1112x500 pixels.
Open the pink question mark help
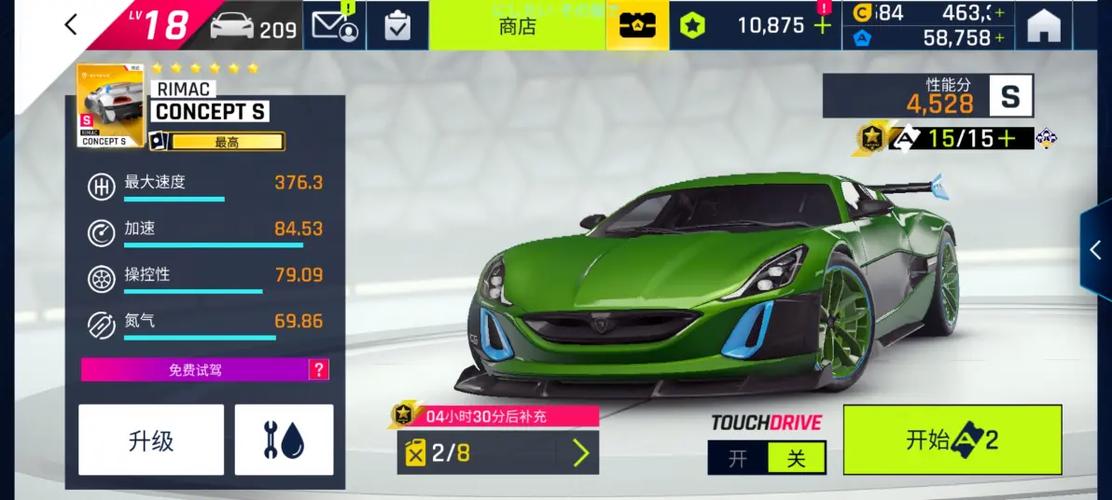click(x=319, y=370)
